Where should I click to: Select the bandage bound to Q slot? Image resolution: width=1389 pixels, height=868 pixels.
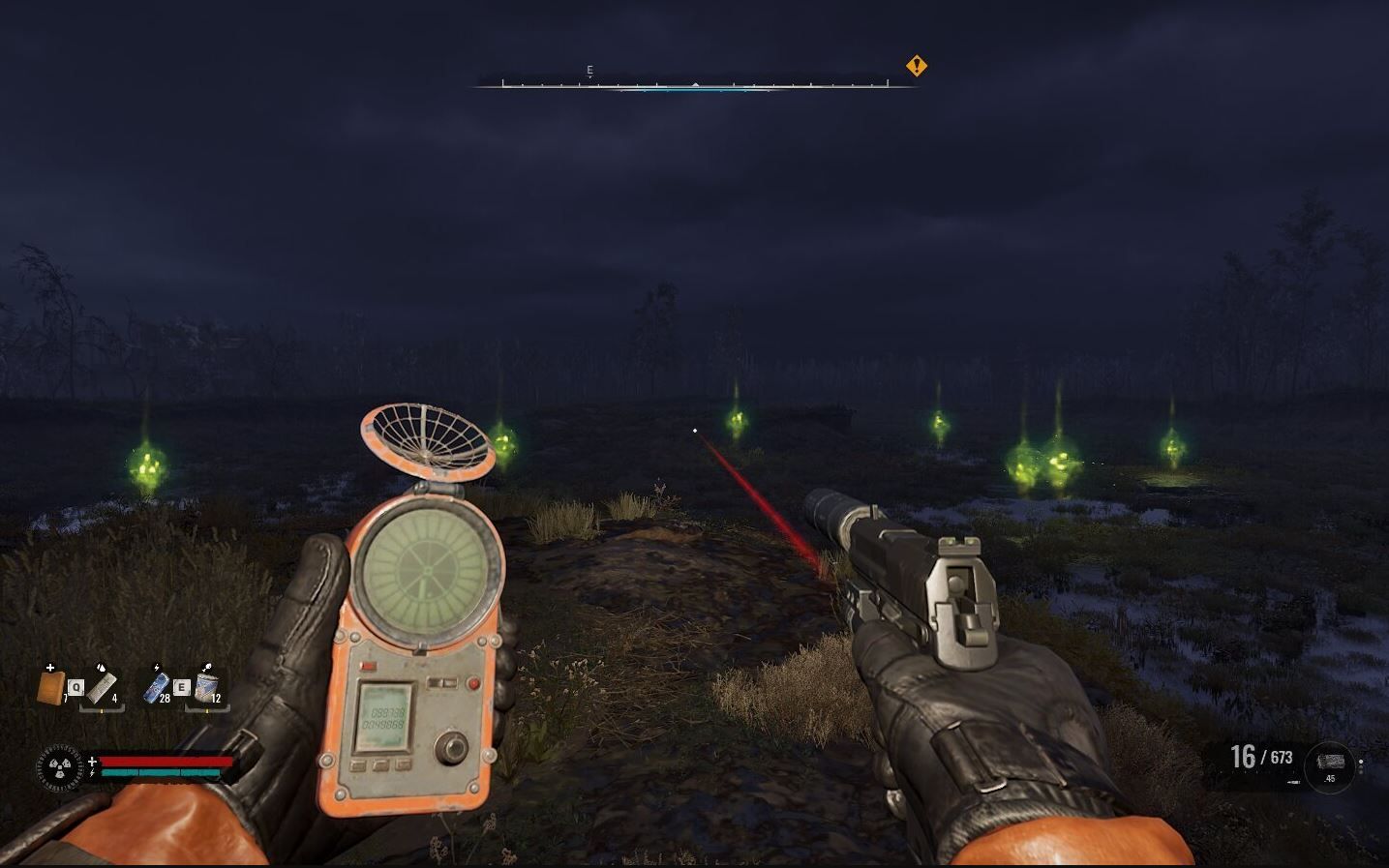click(104, 690)
